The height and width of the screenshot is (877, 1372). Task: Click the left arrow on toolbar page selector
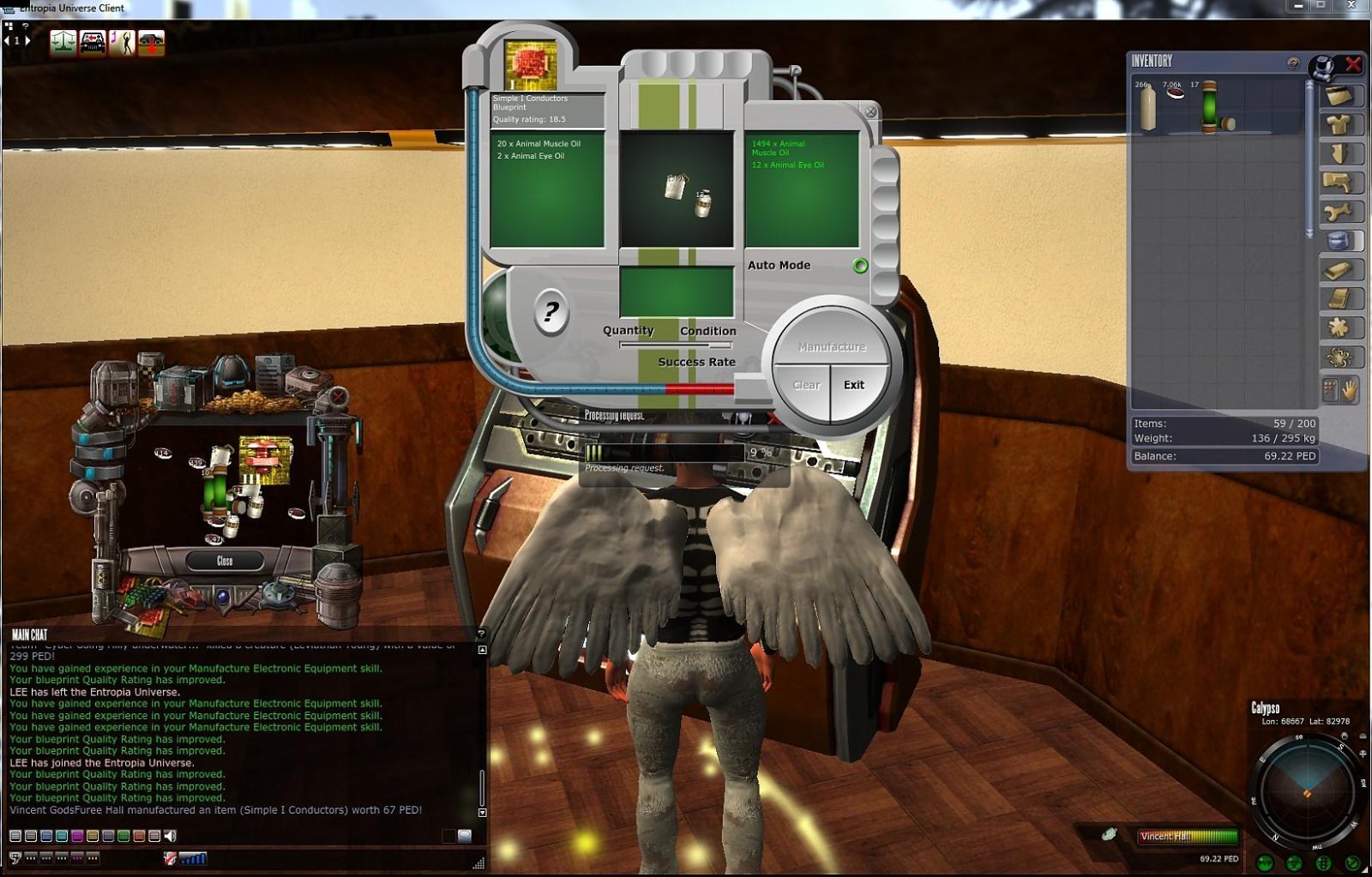pos(6,39)
